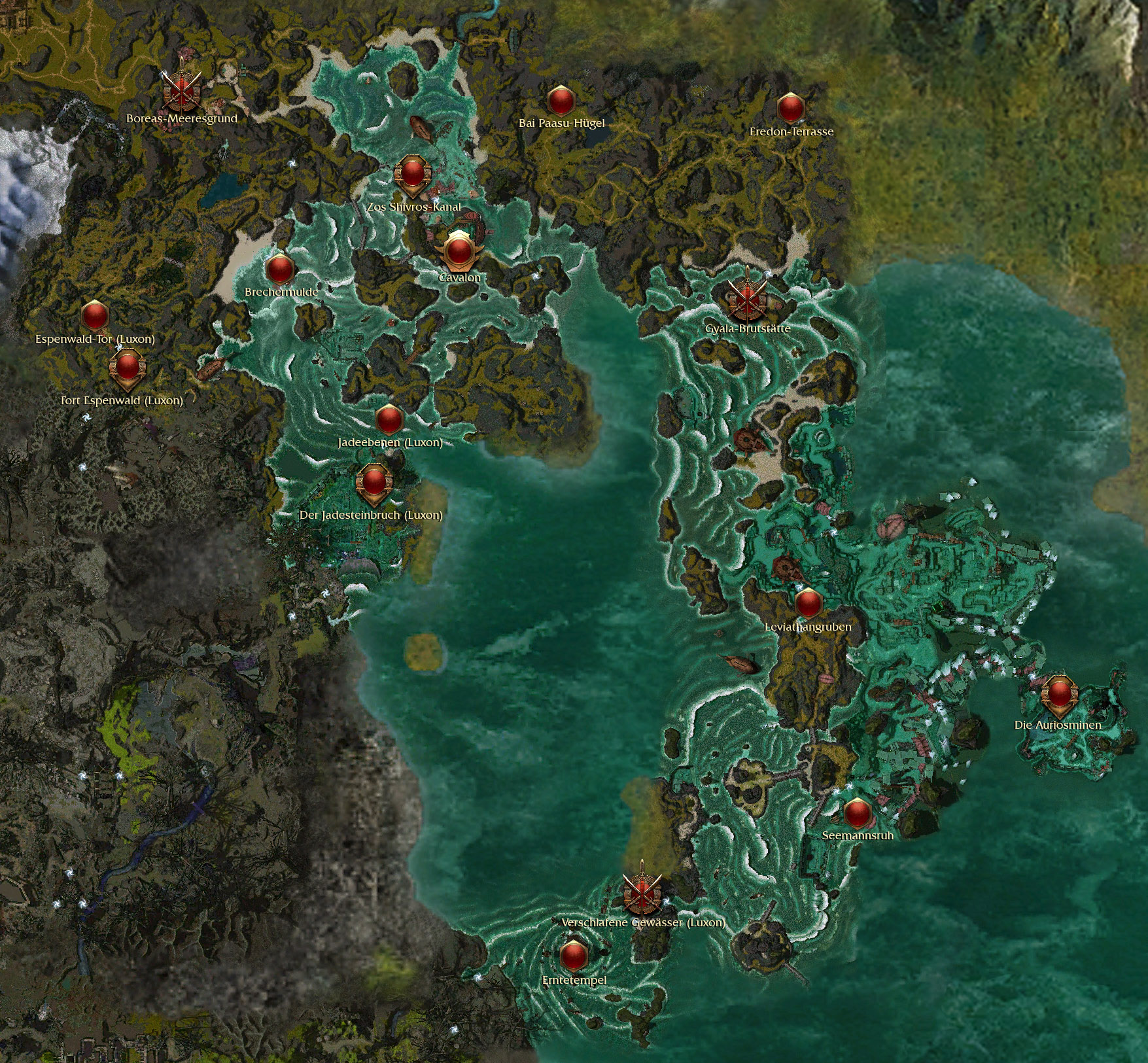
Task: Select the Brechermulde outpost marker
Action: point(280,269)
